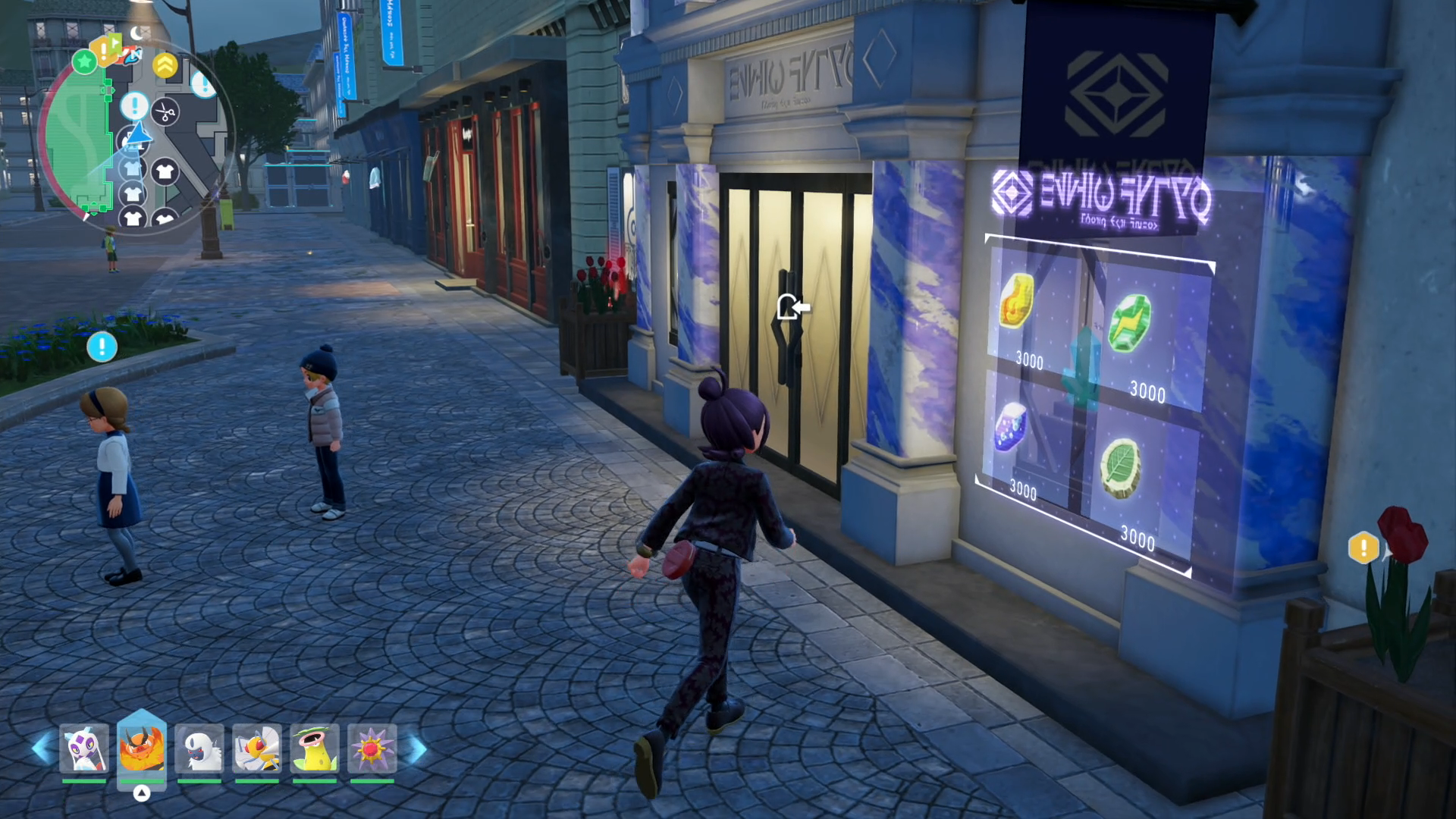Click the door entry icon on the shop entrance
Image resolution: width=1456 pixels, height=819 pixels.
tap(792, 307)
